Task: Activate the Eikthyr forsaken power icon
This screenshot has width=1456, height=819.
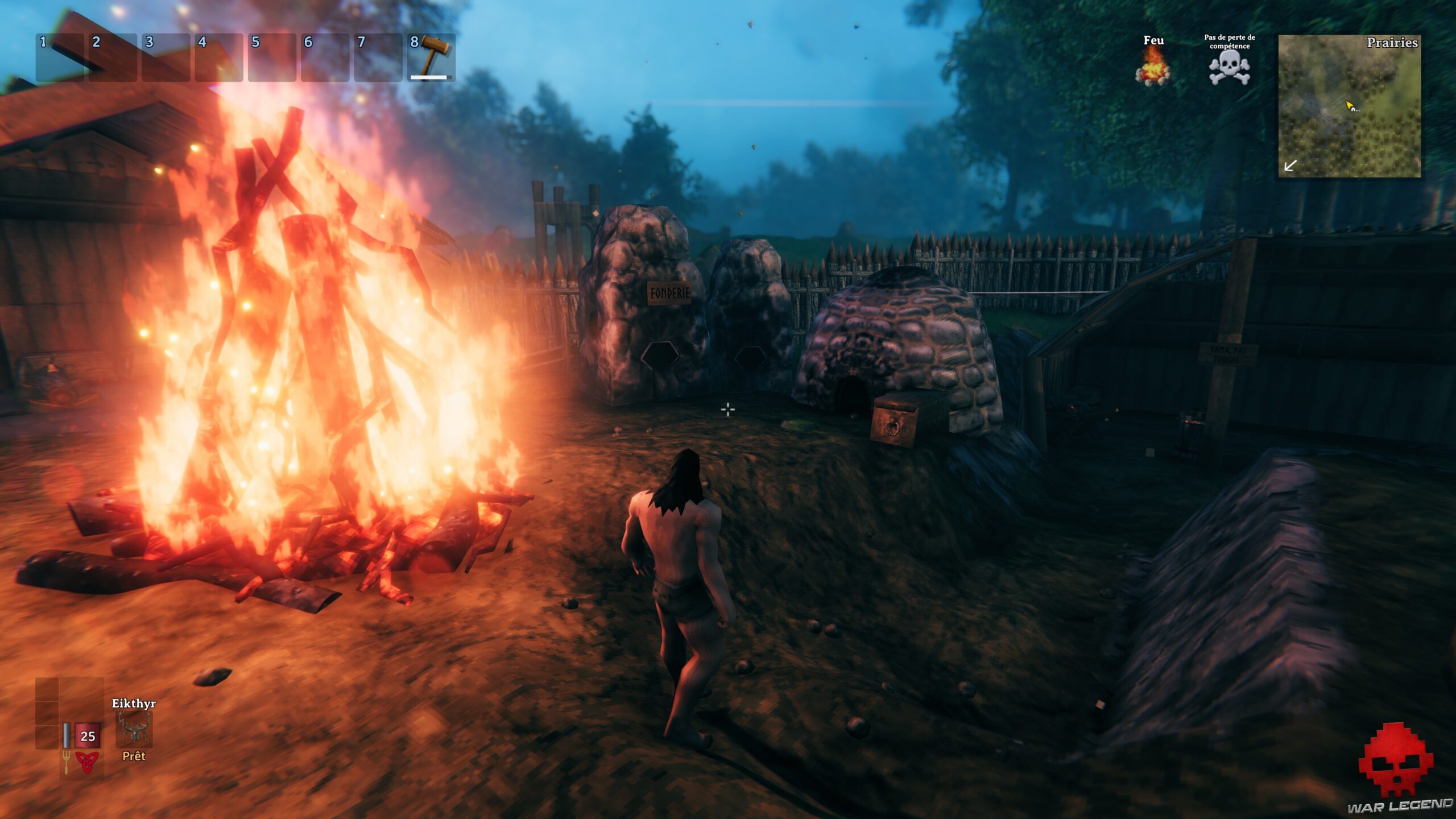Action: [134, 729]
